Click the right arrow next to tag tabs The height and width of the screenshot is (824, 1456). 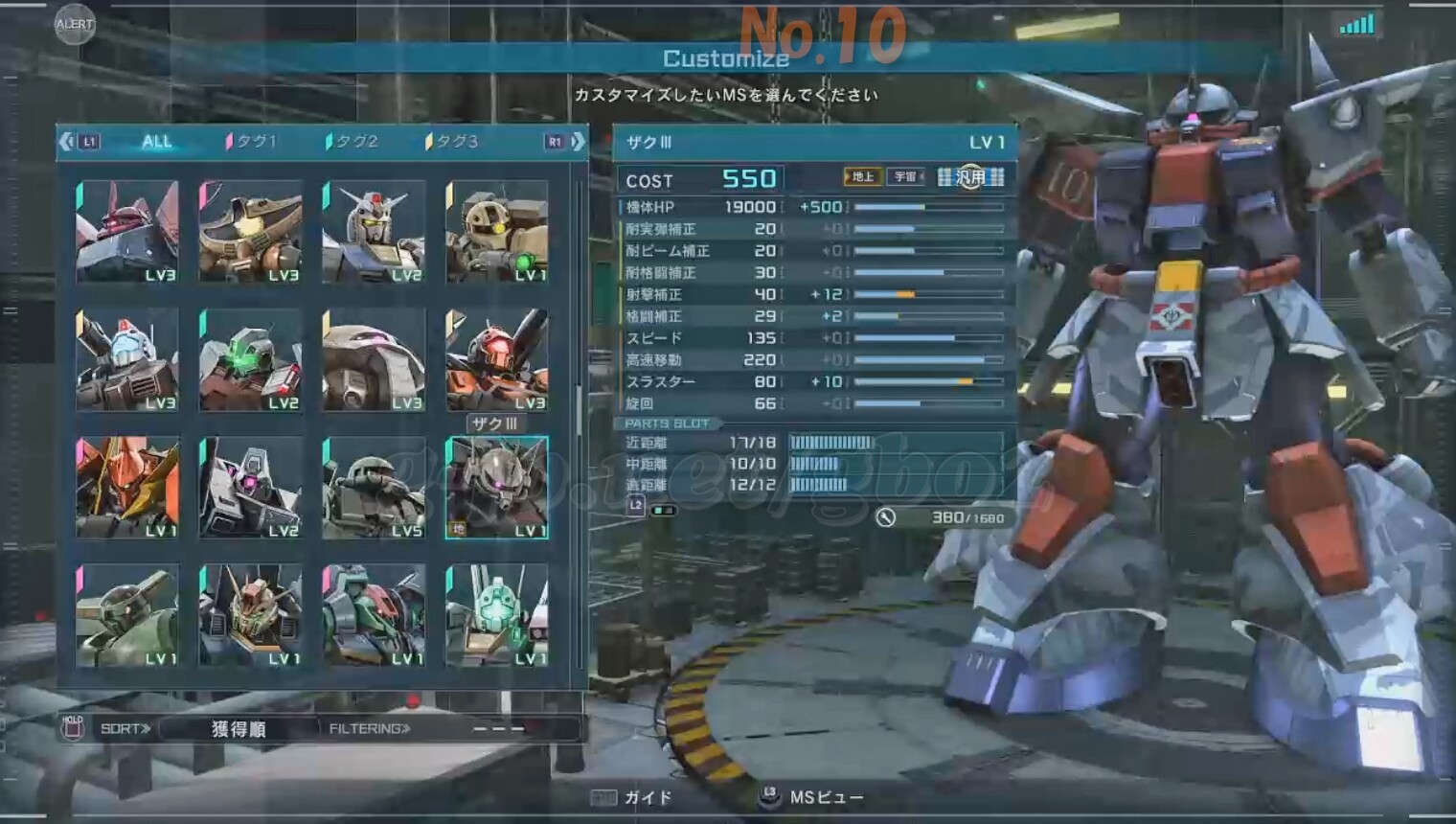[578, 142]
